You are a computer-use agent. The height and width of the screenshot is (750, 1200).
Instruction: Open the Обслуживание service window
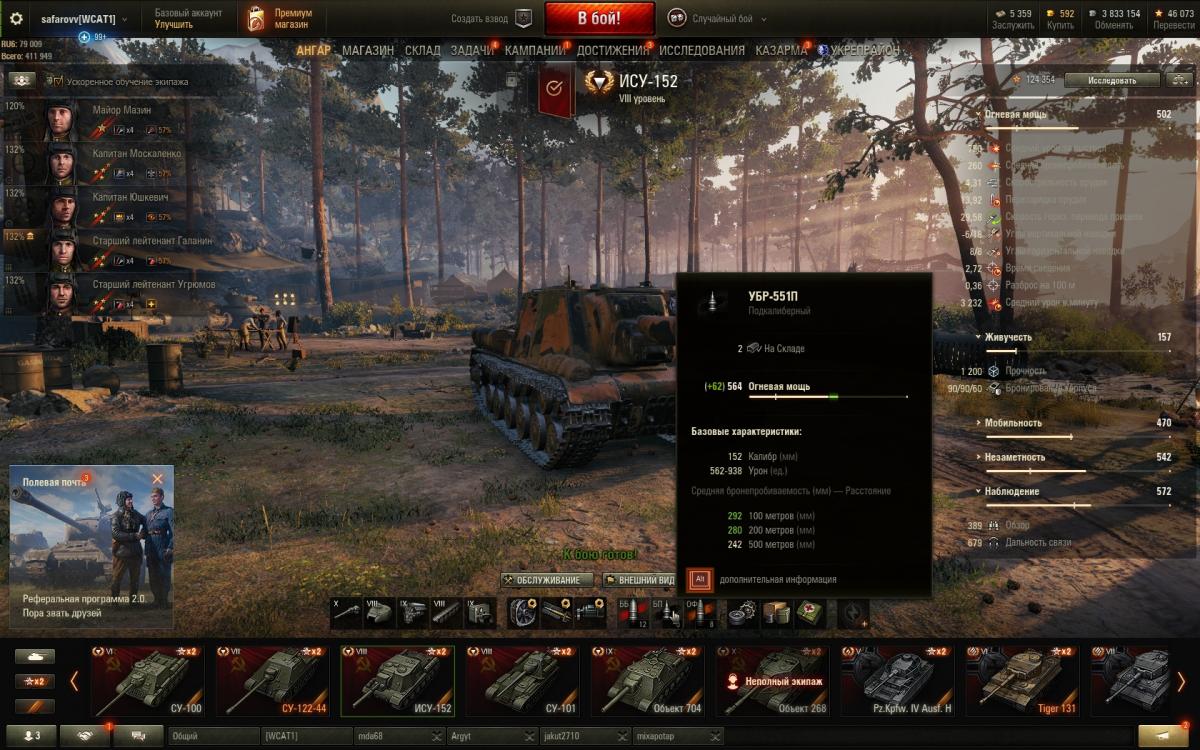(x=547, y=580)
